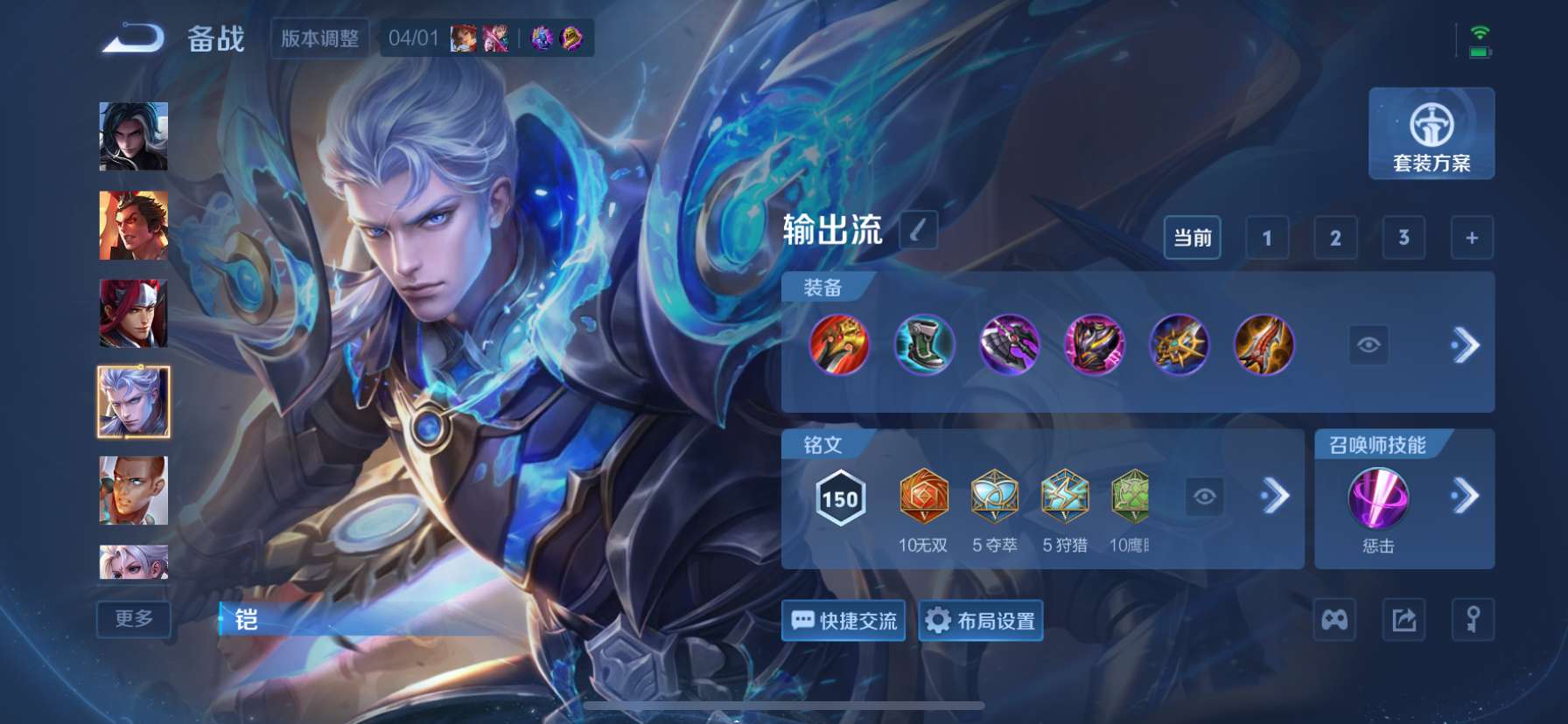Switch to the 当前 build tab
This screenshot has height=724, width=1568.
tap(1193, 237)
